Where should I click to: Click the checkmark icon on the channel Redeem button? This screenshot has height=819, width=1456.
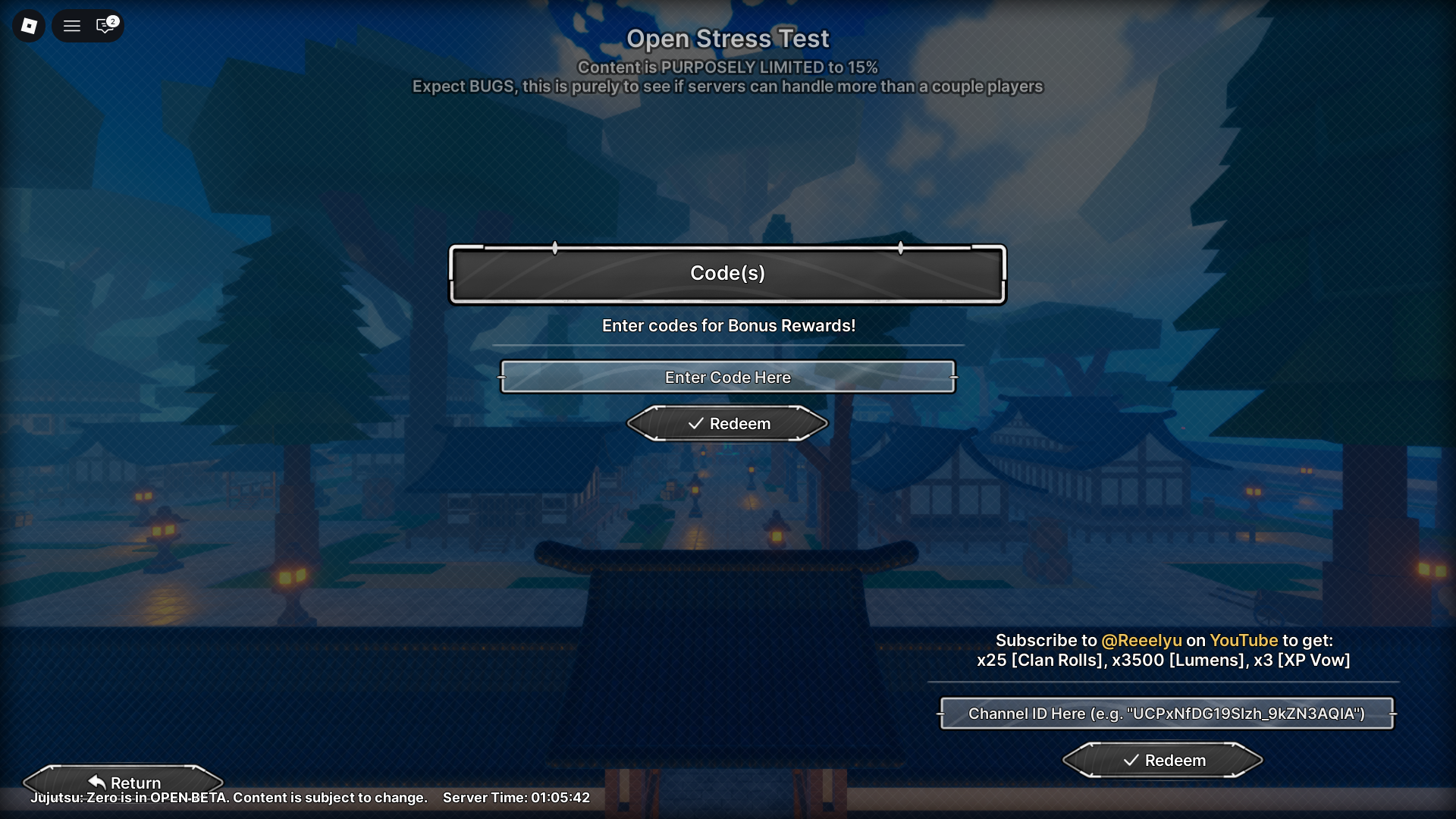(1131, 760)
